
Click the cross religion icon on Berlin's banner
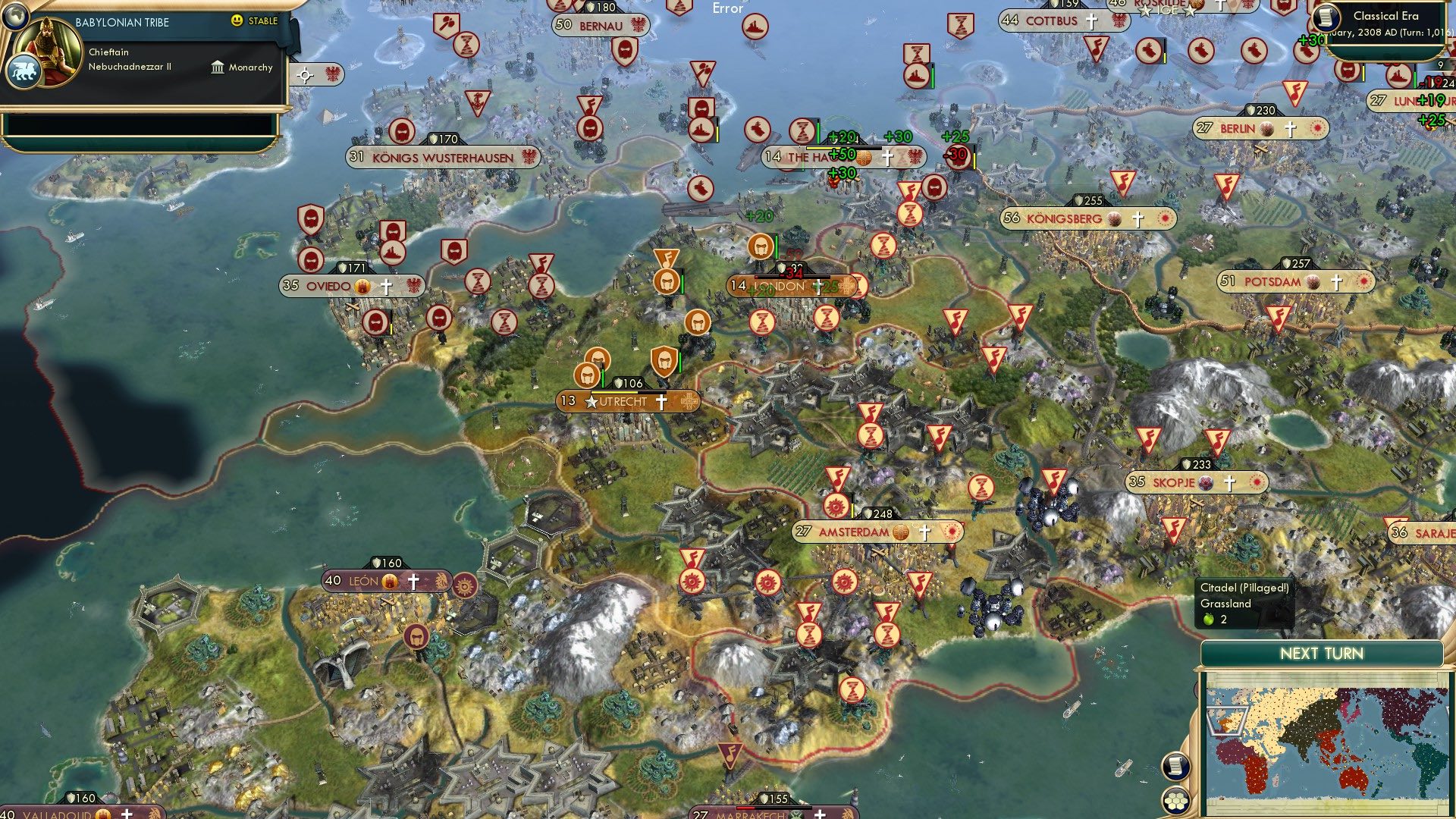coord(1288,128)
